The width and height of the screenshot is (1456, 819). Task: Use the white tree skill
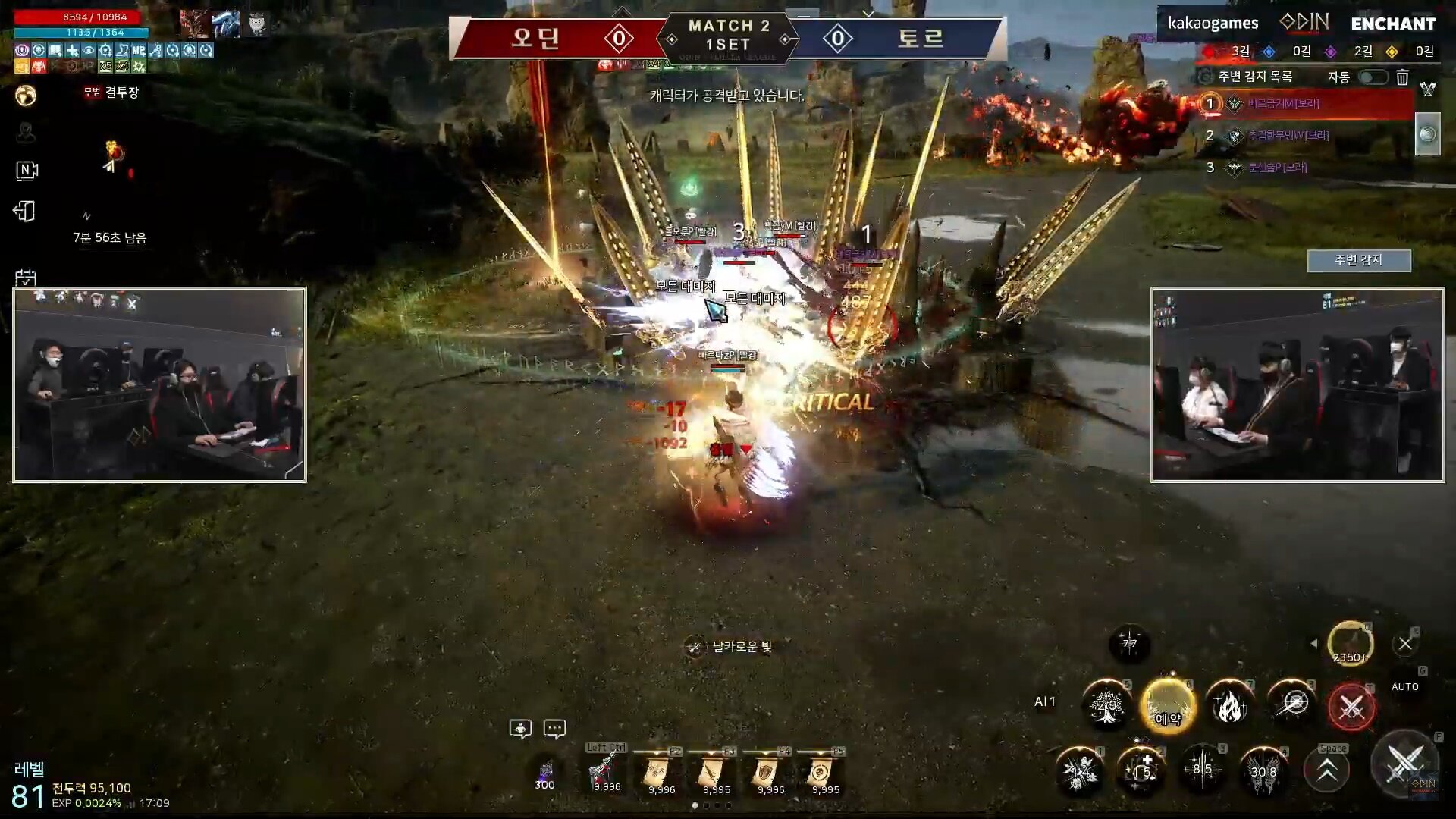point(1106,705)
